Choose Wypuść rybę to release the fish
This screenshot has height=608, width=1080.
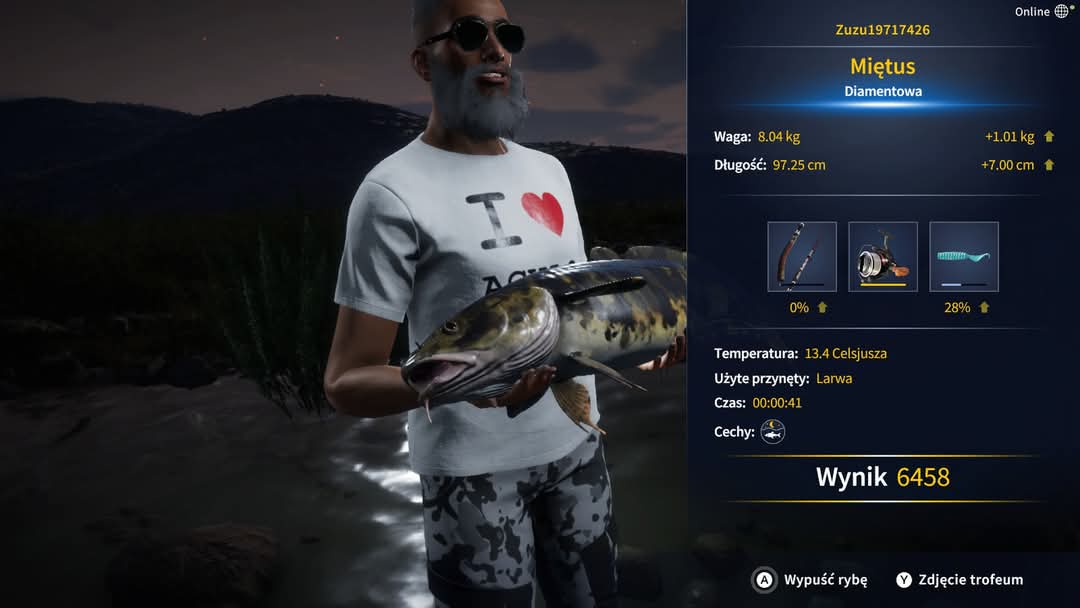click(x=811, y=580)
